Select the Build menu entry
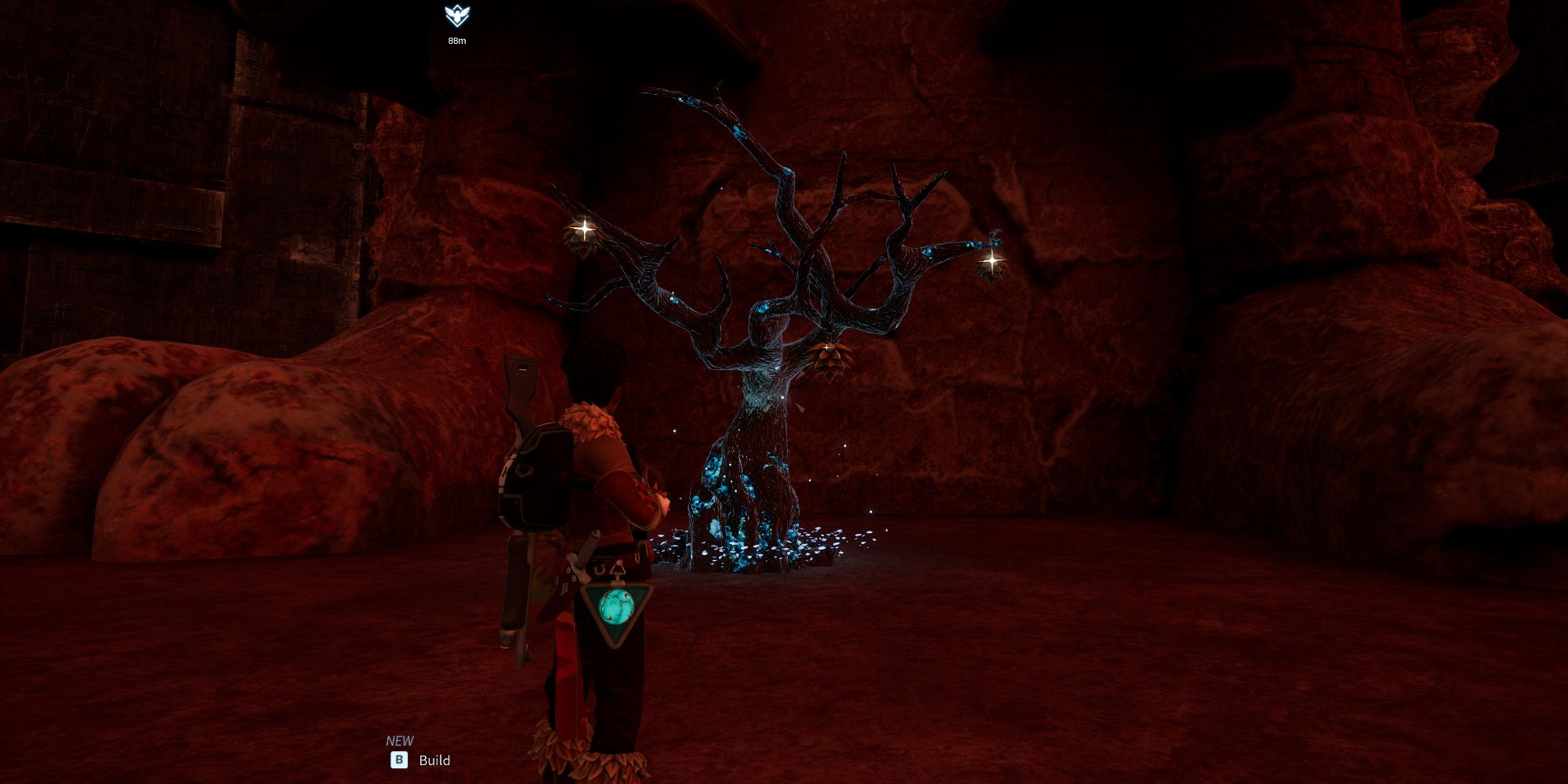Screen dimensions: 1568x784 pos(434,760)
